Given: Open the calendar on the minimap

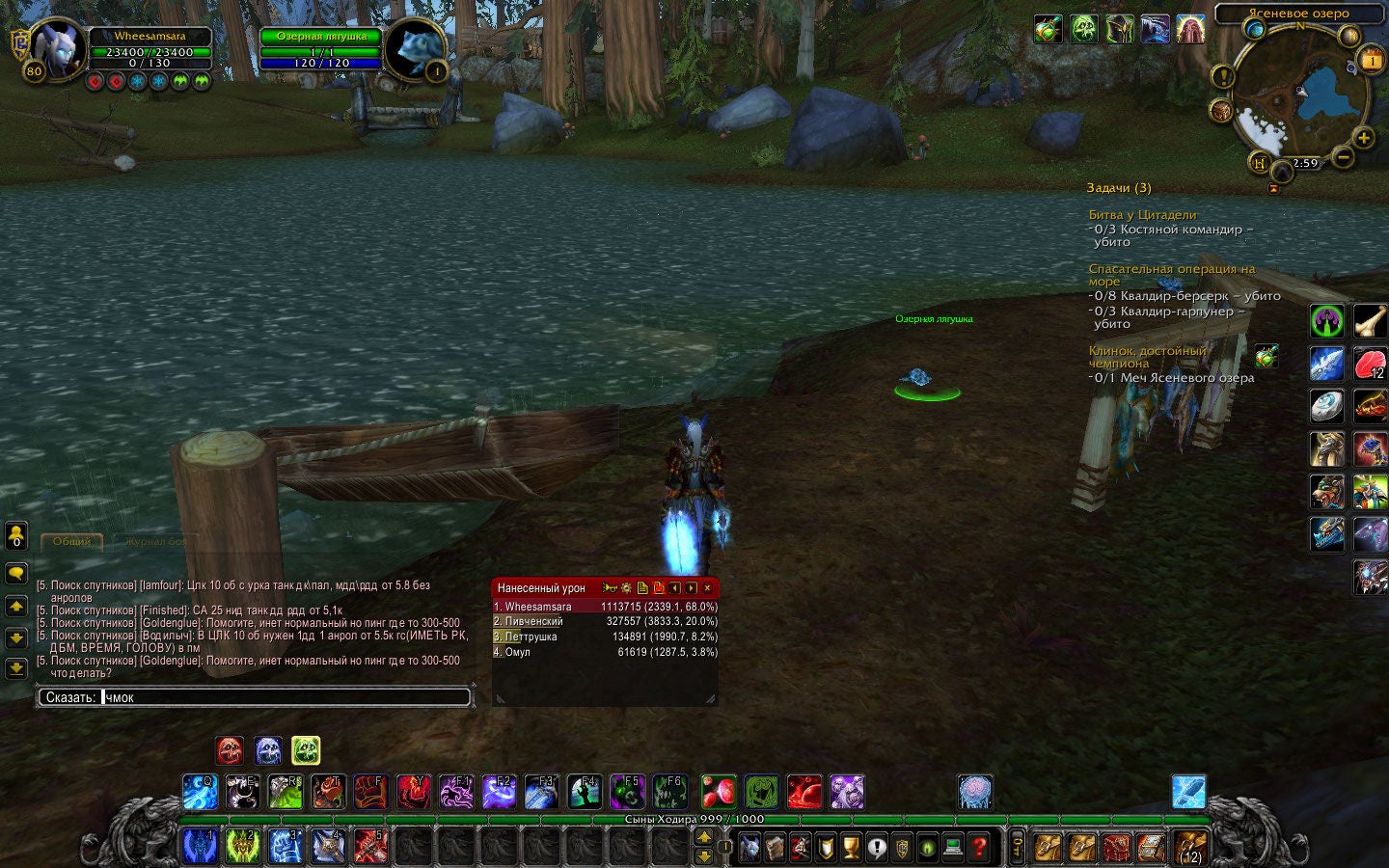Looking at the screenshot, I should tap(1372, 58).
